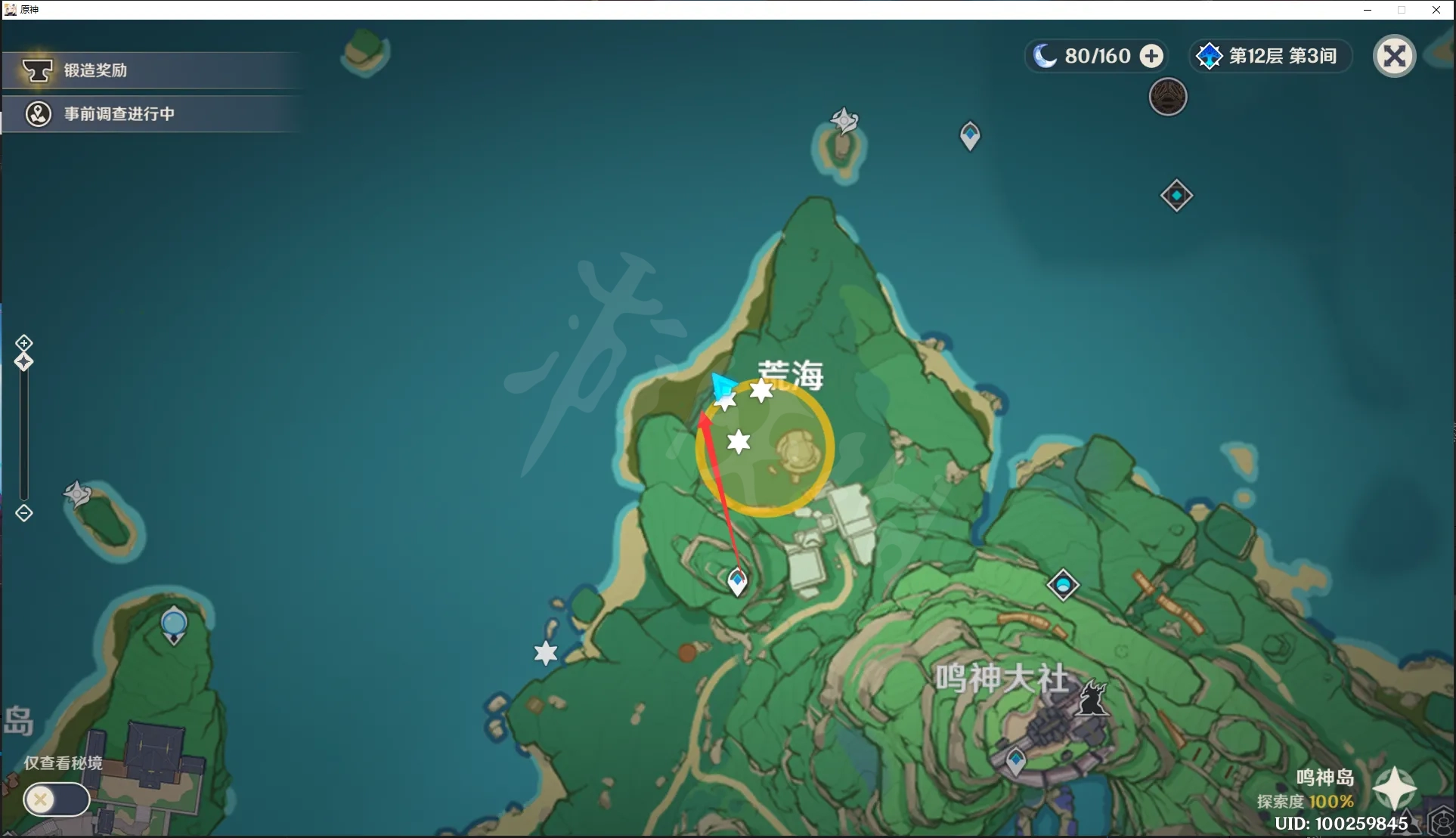Zoom out the map with the minus control
1456x838 pixels.
24,514
